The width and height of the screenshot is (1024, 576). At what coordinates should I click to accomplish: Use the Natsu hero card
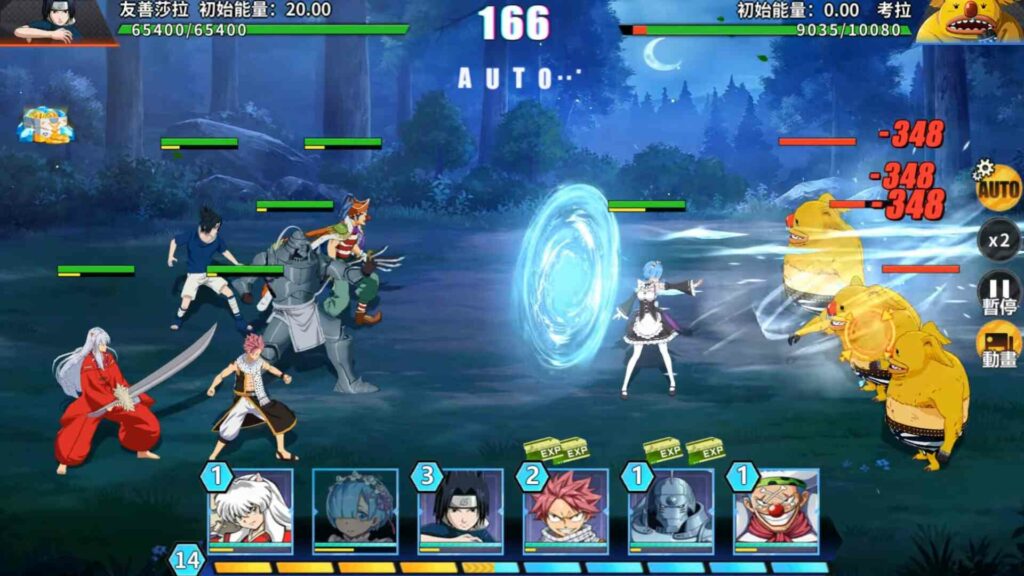(x=565, y=508)
